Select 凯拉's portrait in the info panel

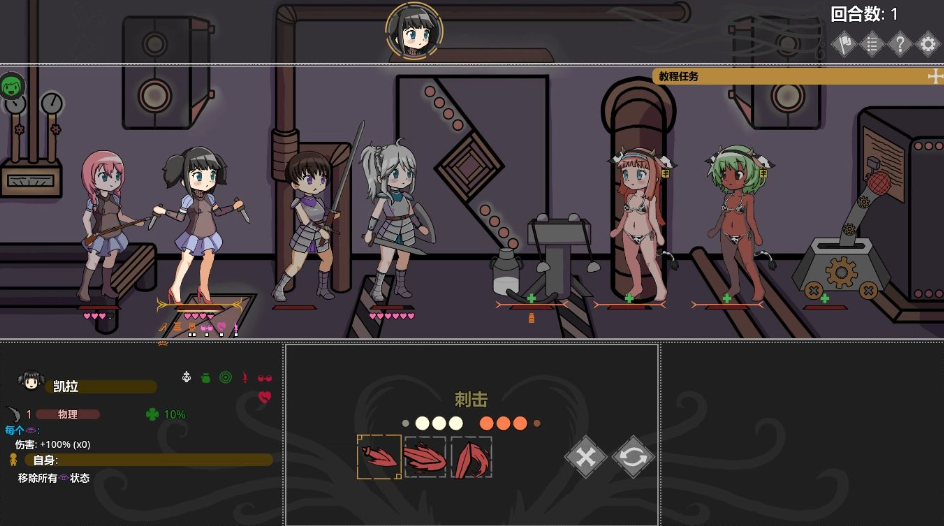point(31,380)
